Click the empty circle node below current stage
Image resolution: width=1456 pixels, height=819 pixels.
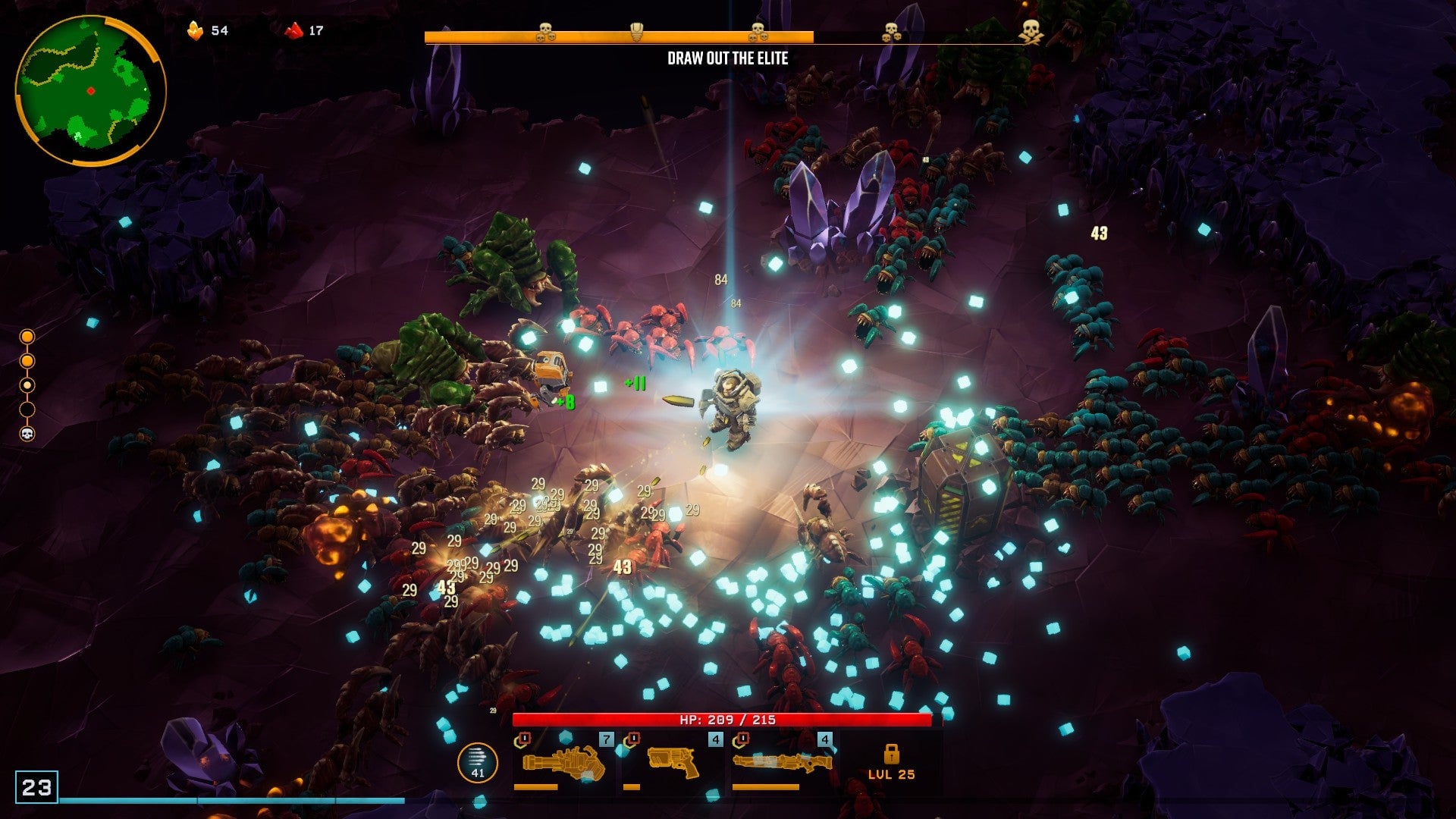point(27,409)
